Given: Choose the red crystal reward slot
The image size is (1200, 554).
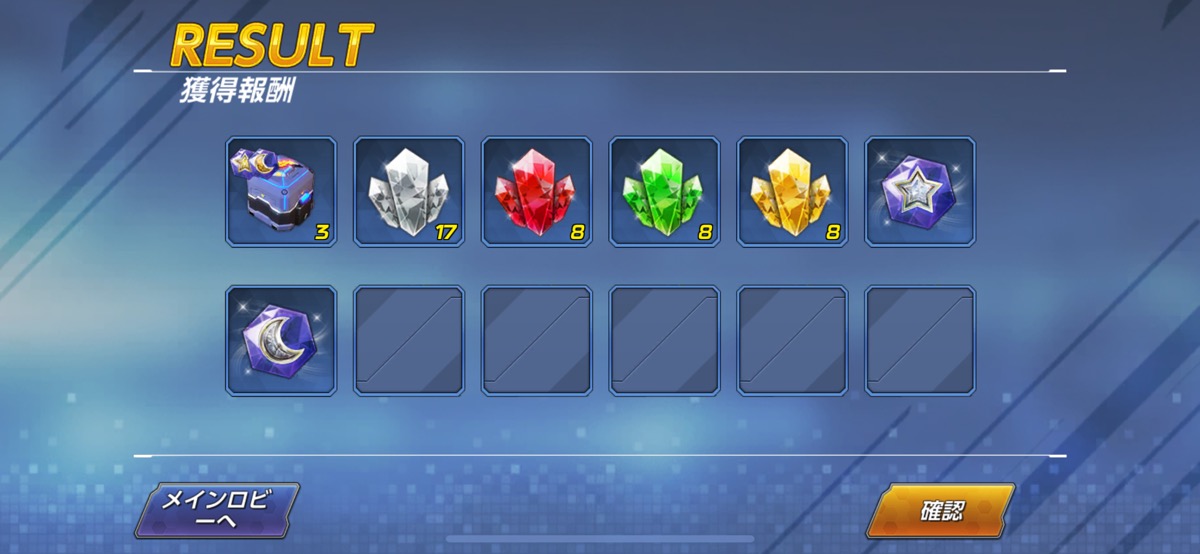Looking at the screenshot, I should point(537,192).
